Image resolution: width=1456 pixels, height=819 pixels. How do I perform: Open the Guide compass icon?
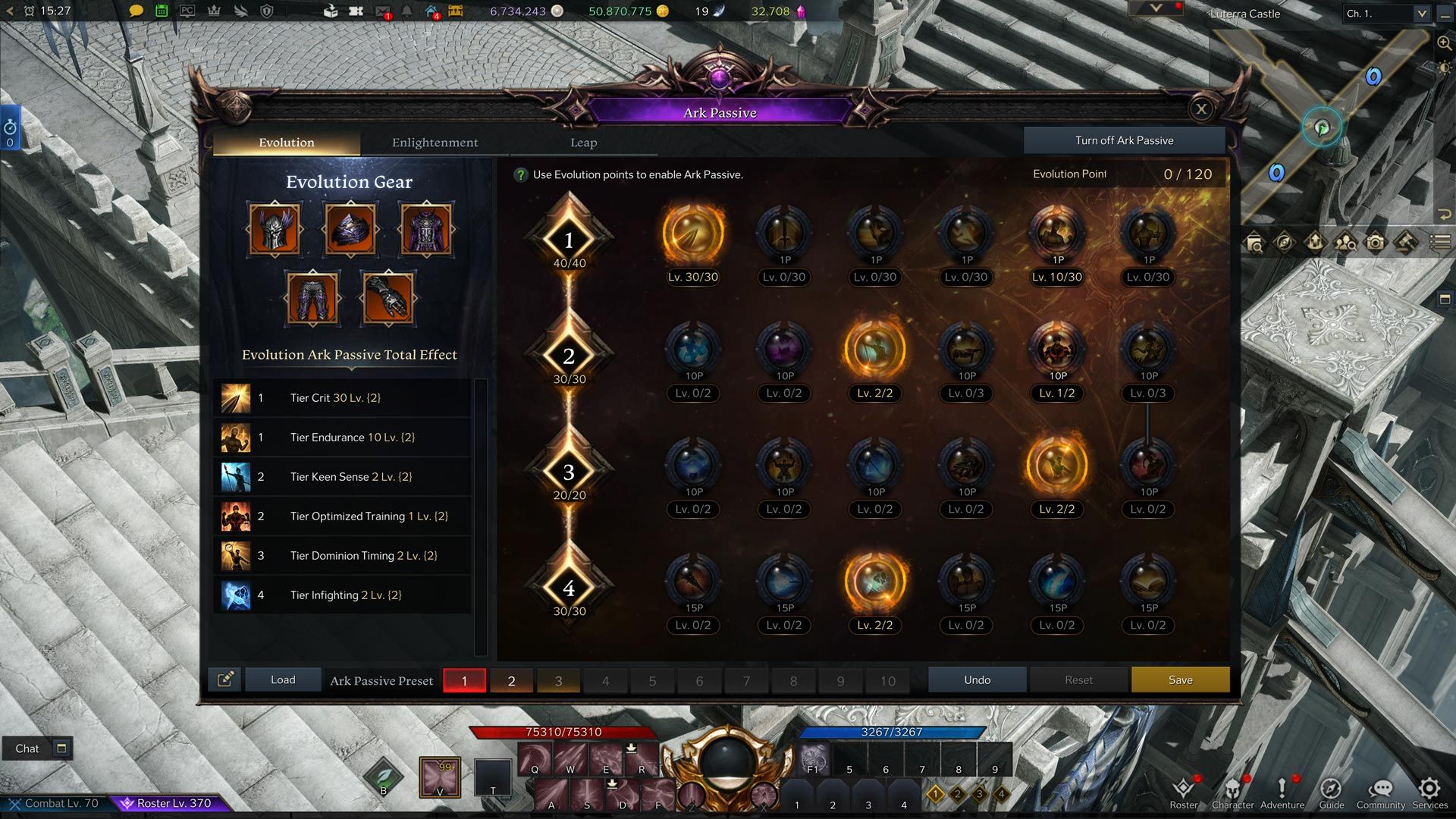1332,789
